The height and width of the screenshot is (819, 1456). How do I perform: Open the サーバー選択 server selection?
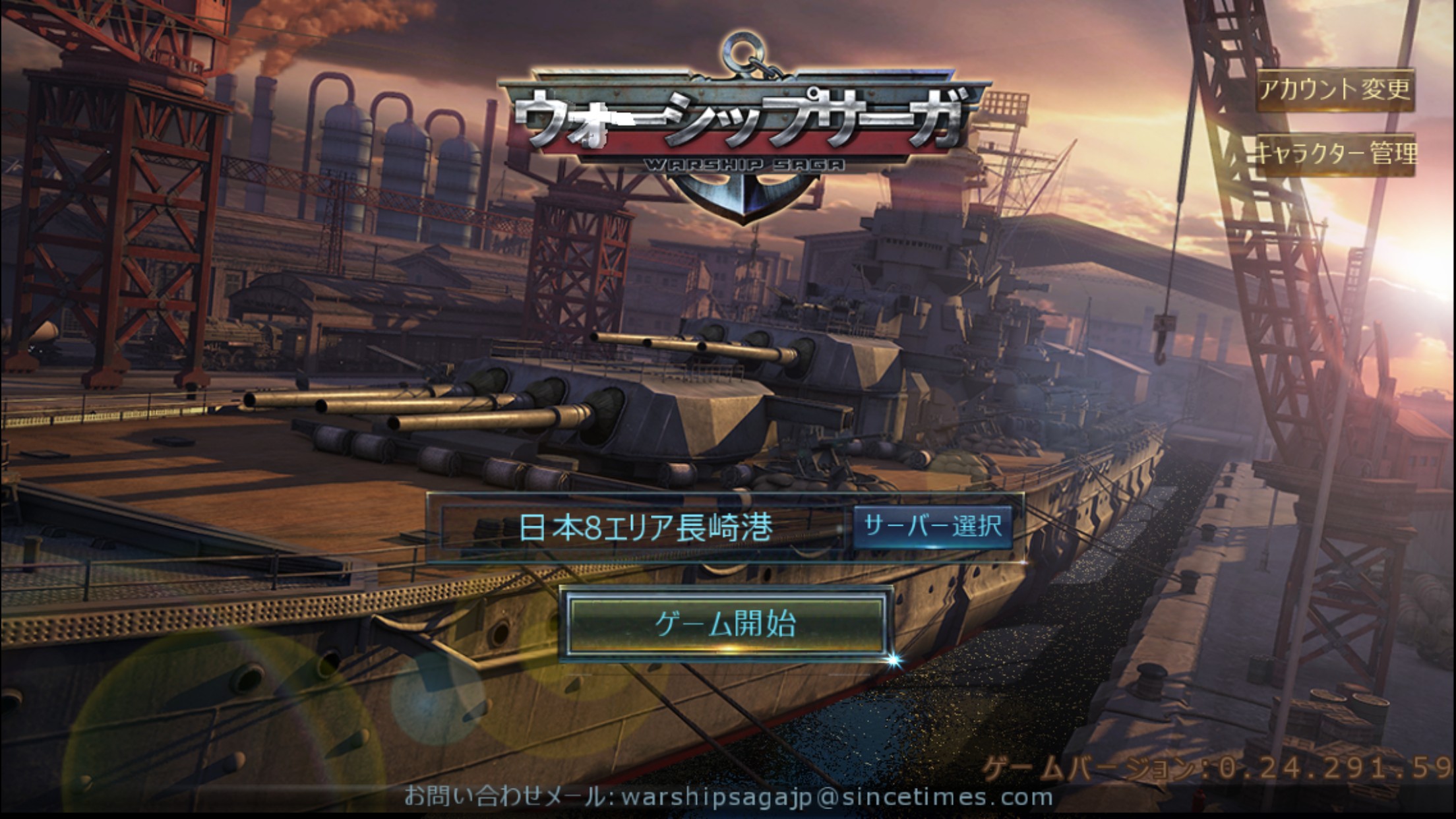[932, 527]
